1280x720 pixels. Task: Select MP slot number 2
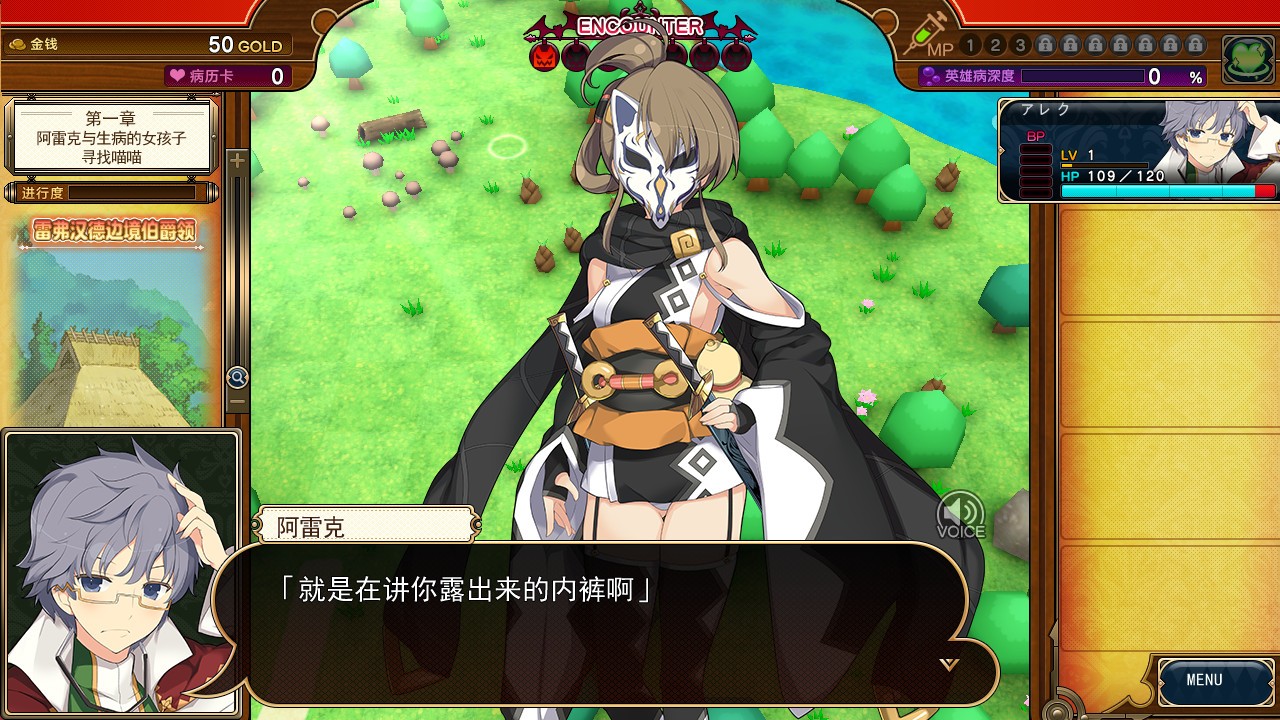995,45
